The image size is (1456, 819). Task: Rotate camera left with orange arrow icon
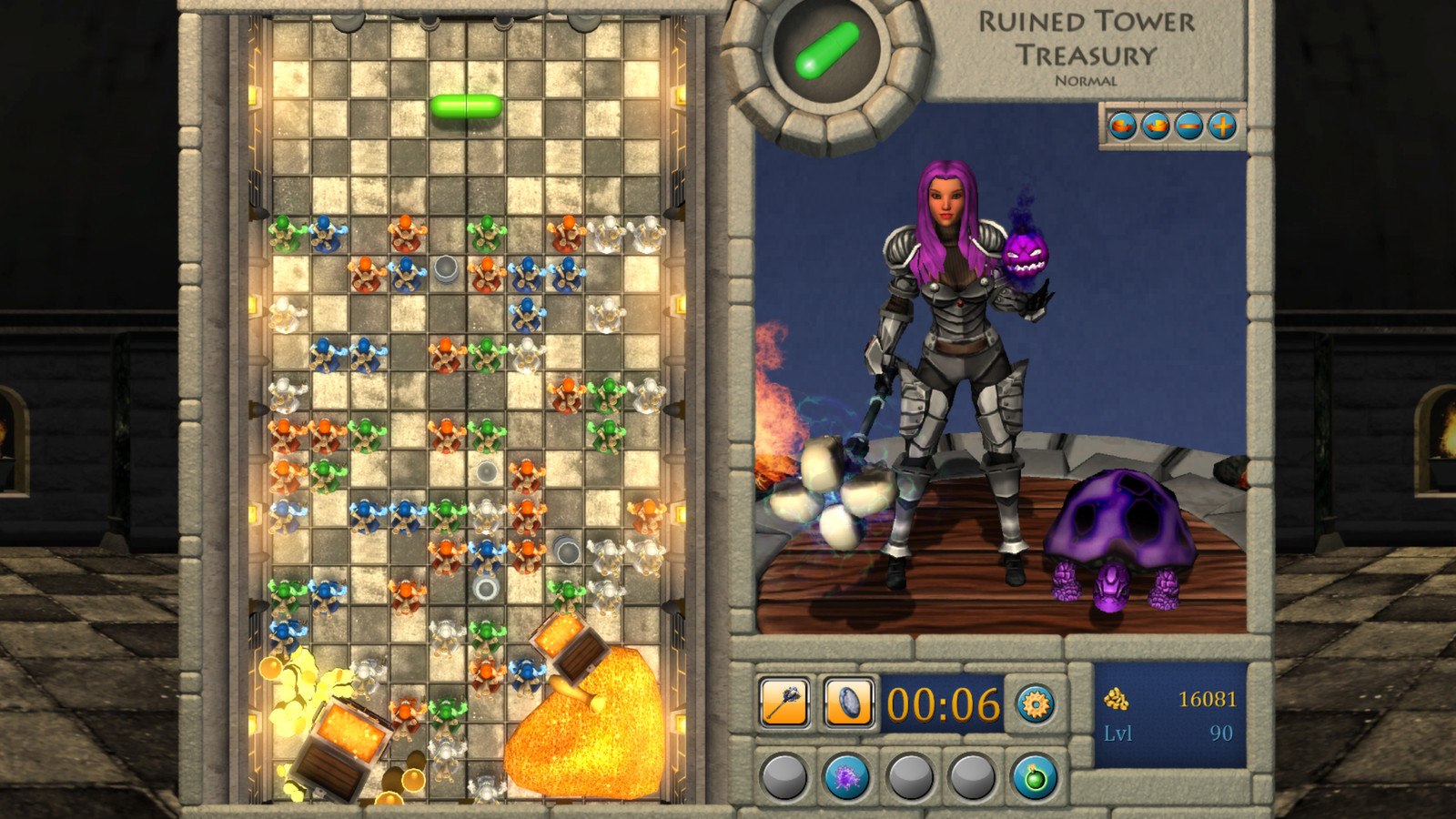click(x=1156, y=126)
